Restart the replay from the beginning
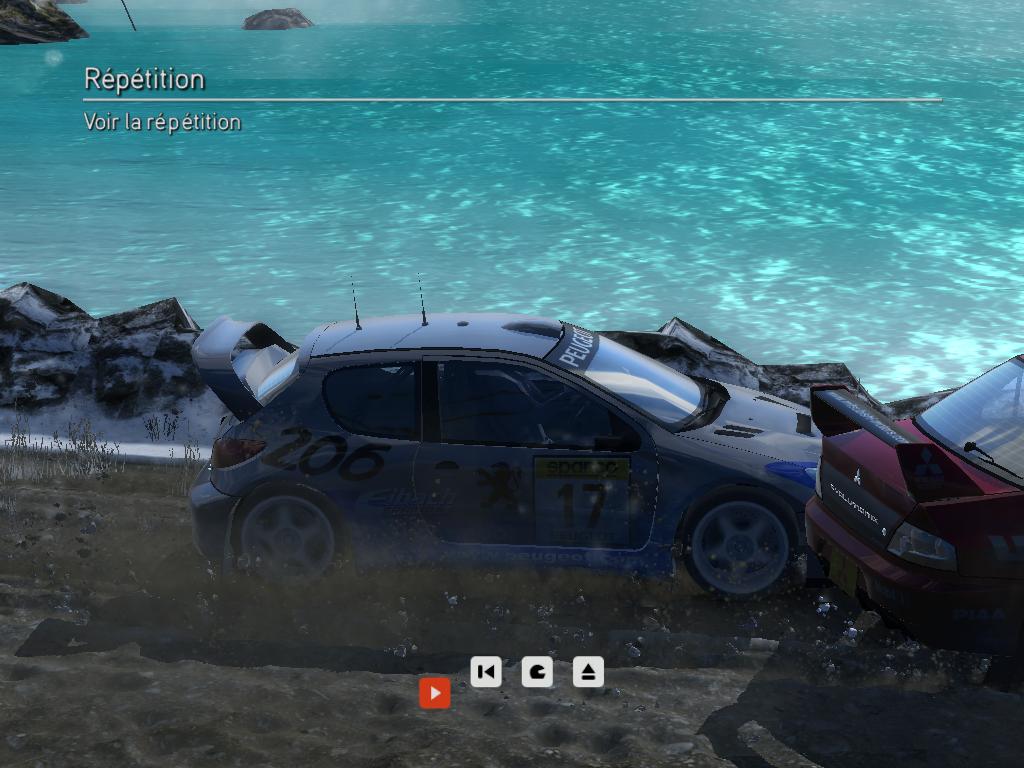 point(485,671)
